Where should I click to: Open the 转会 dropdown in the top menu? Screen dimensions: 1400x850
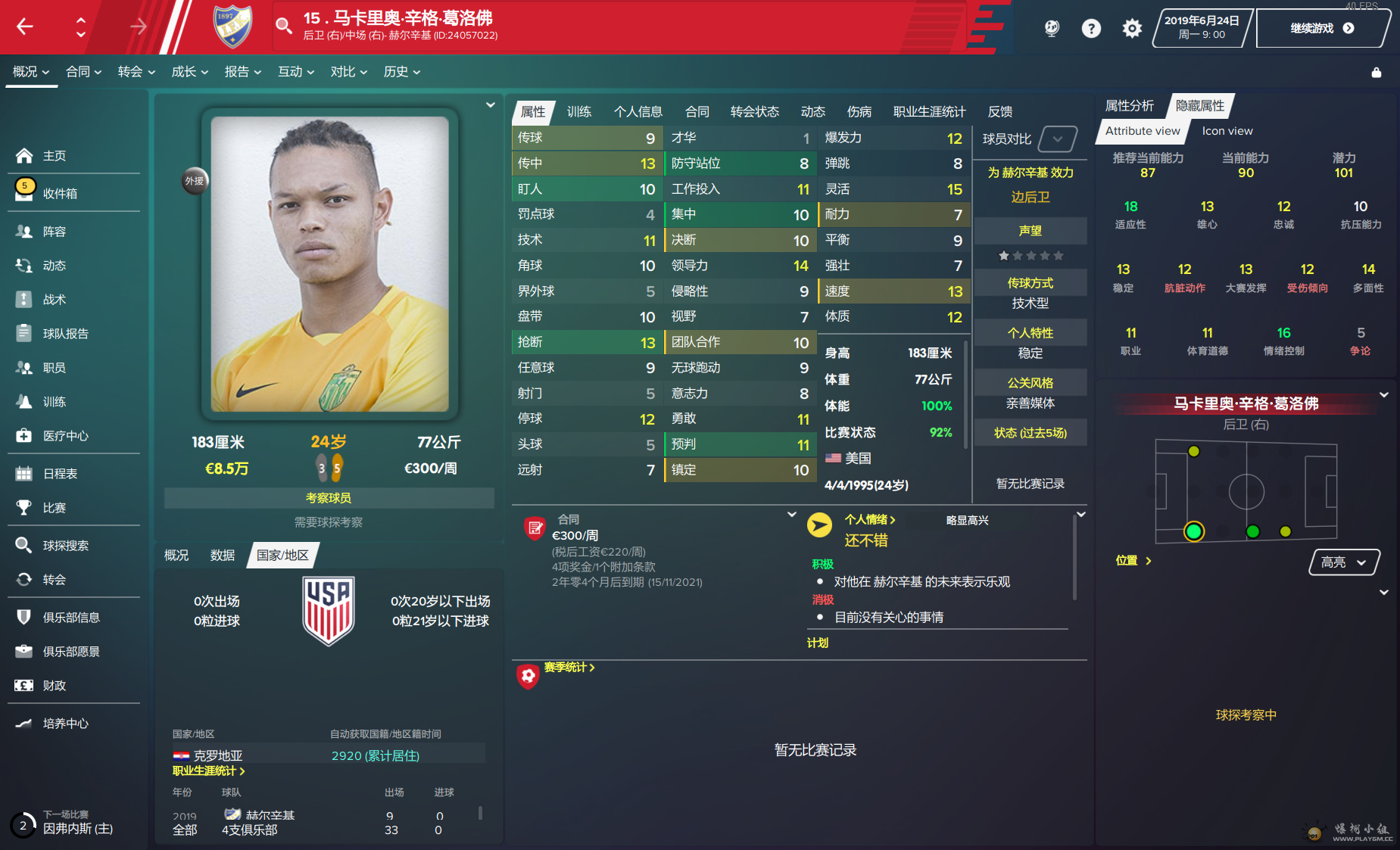point(136,72)
